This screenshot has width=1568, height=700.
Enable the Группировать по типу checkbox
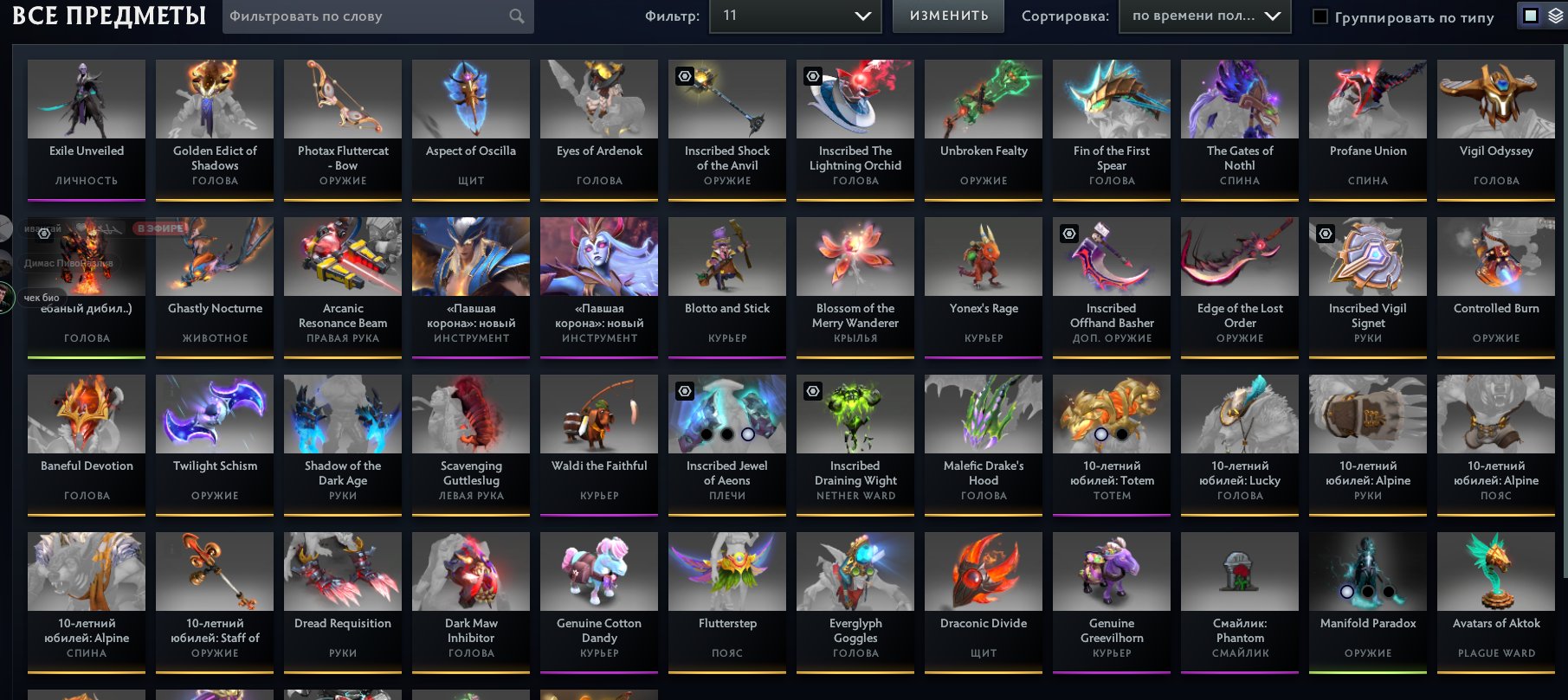tap(1319, 16)
